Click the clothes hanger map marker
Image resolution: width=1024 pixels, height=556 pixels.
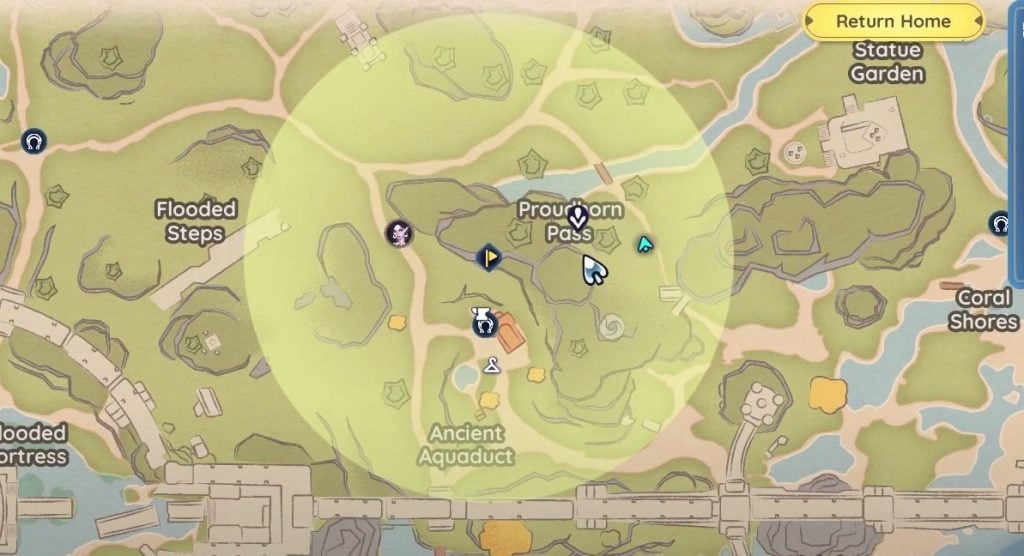[491, 366]
